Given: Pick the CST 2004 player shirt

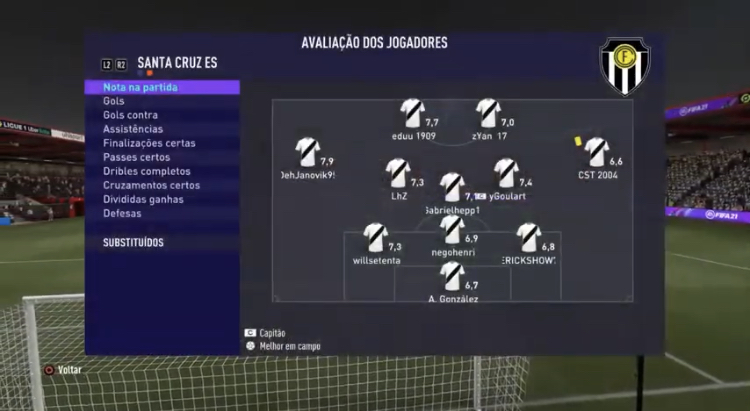Looking at the screenshot, I should click(x=597, y=151).
